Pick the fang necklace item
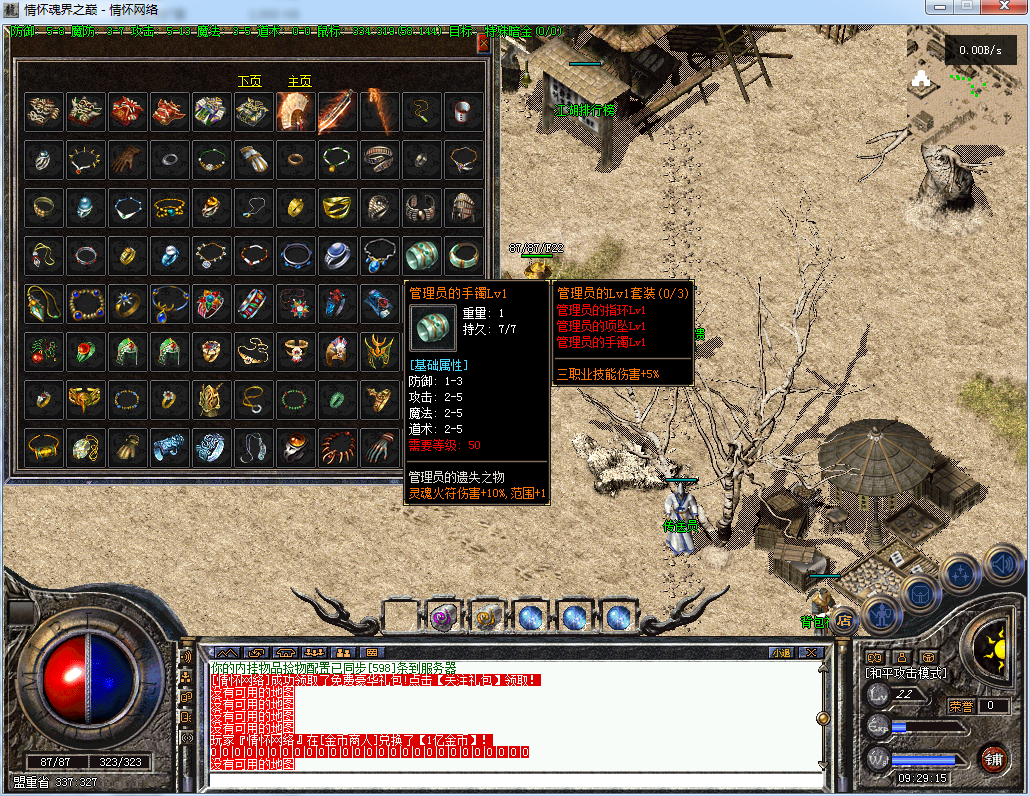The image size is (1030, 796). coord(338,448)
